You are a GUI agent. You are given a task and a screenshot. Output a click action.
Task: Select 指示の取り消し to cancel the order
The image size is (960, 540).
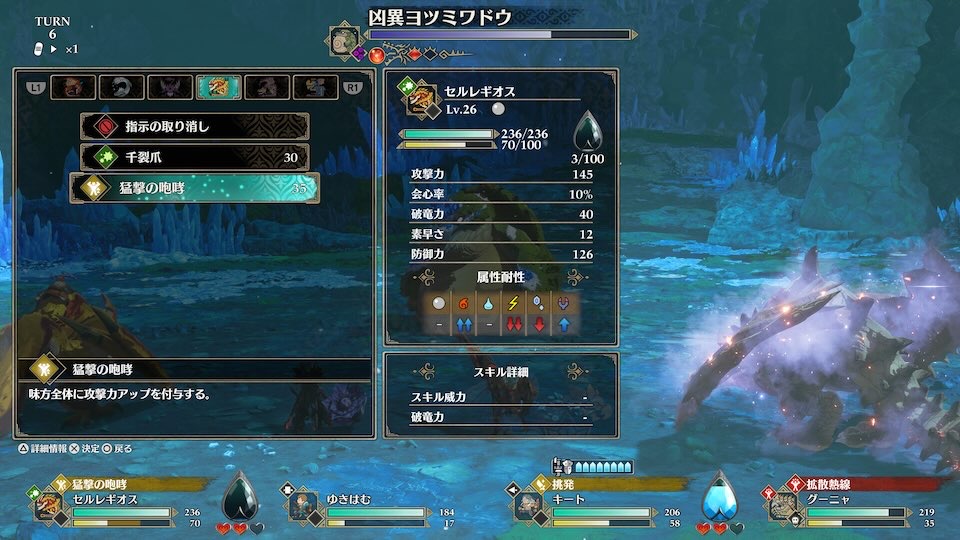click(194, 127)
